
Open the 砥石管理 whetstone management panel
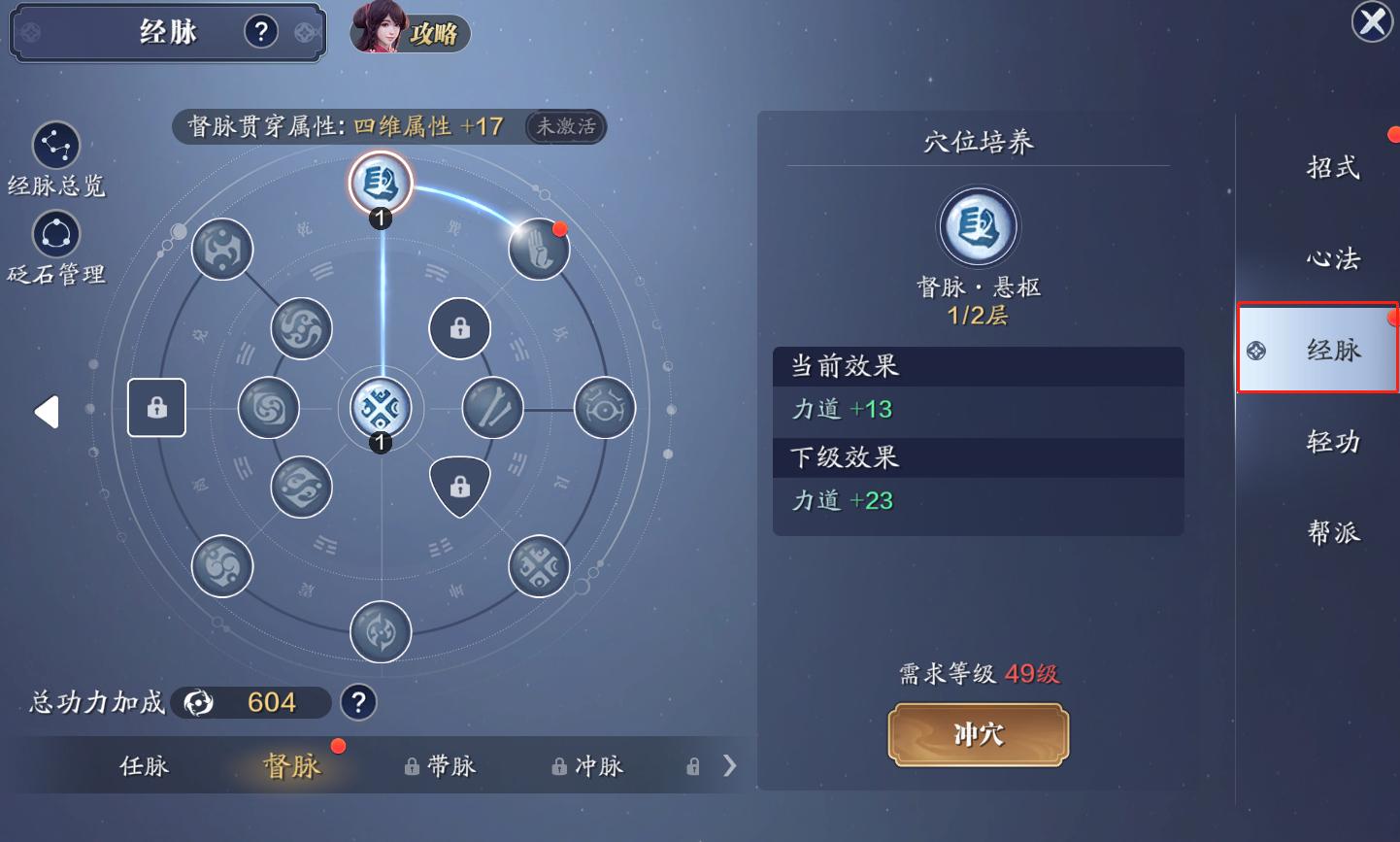(x=55, y=233)
